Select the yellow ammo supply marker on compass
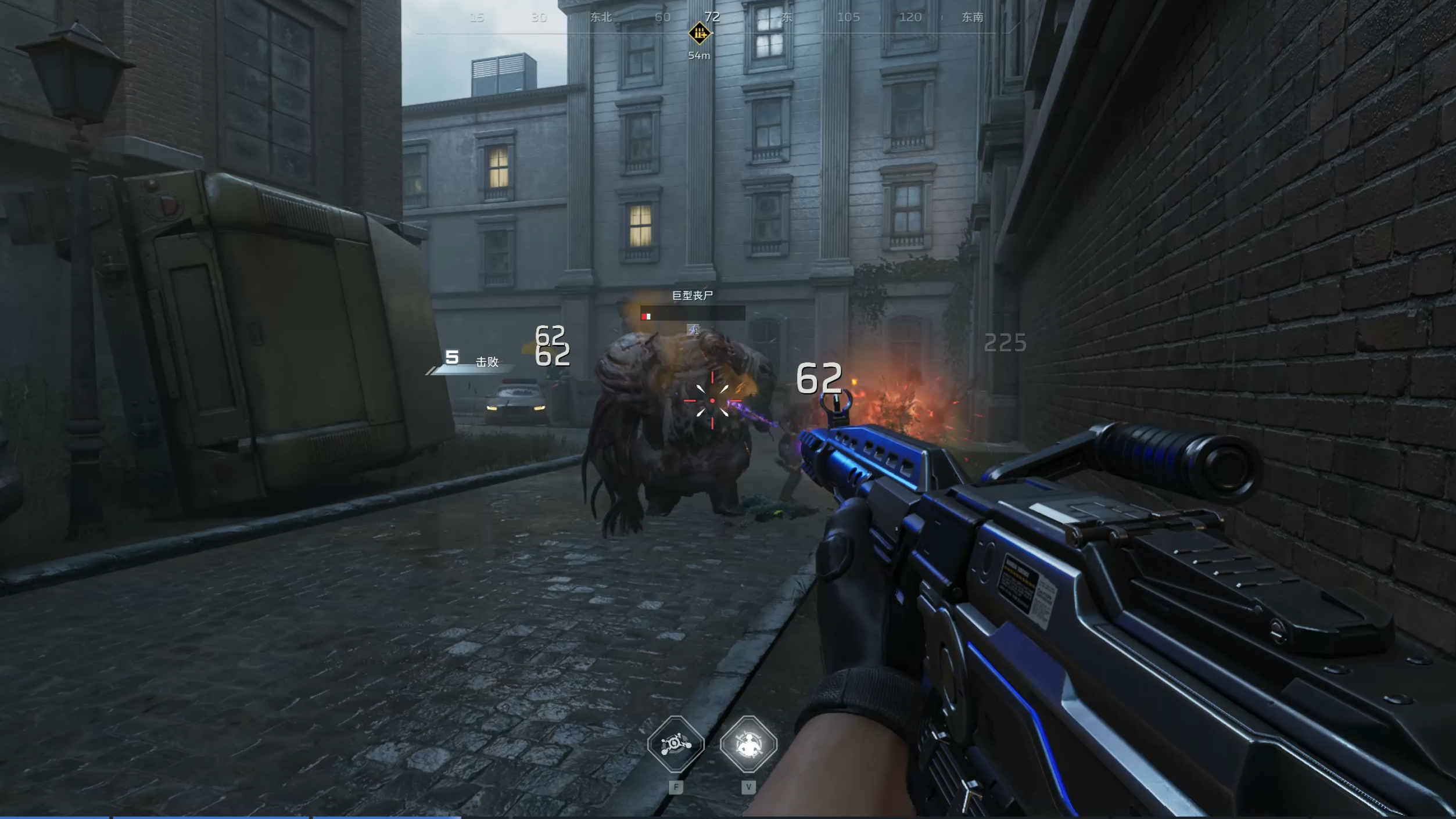The image size is (1456, 819). coord(699,33)
